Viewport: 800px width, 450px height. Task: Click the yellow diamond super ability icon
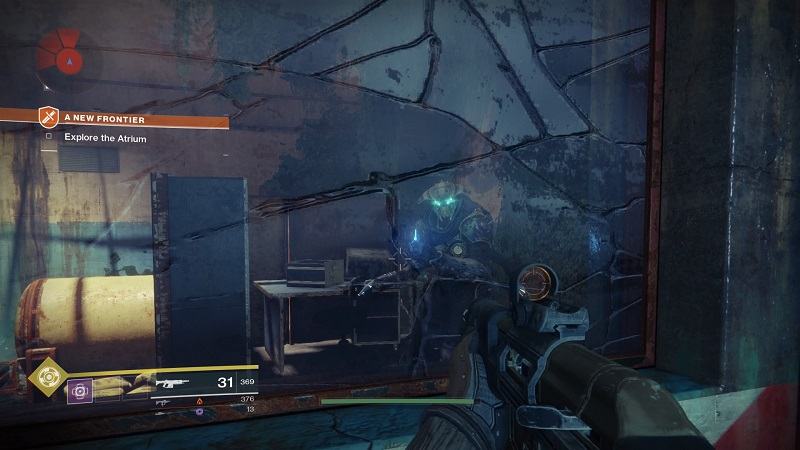tap(44, 376)
